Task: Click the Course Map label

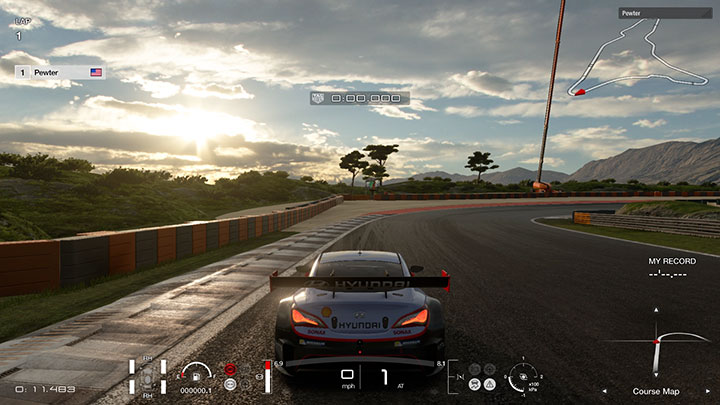Action: [657, 391]
